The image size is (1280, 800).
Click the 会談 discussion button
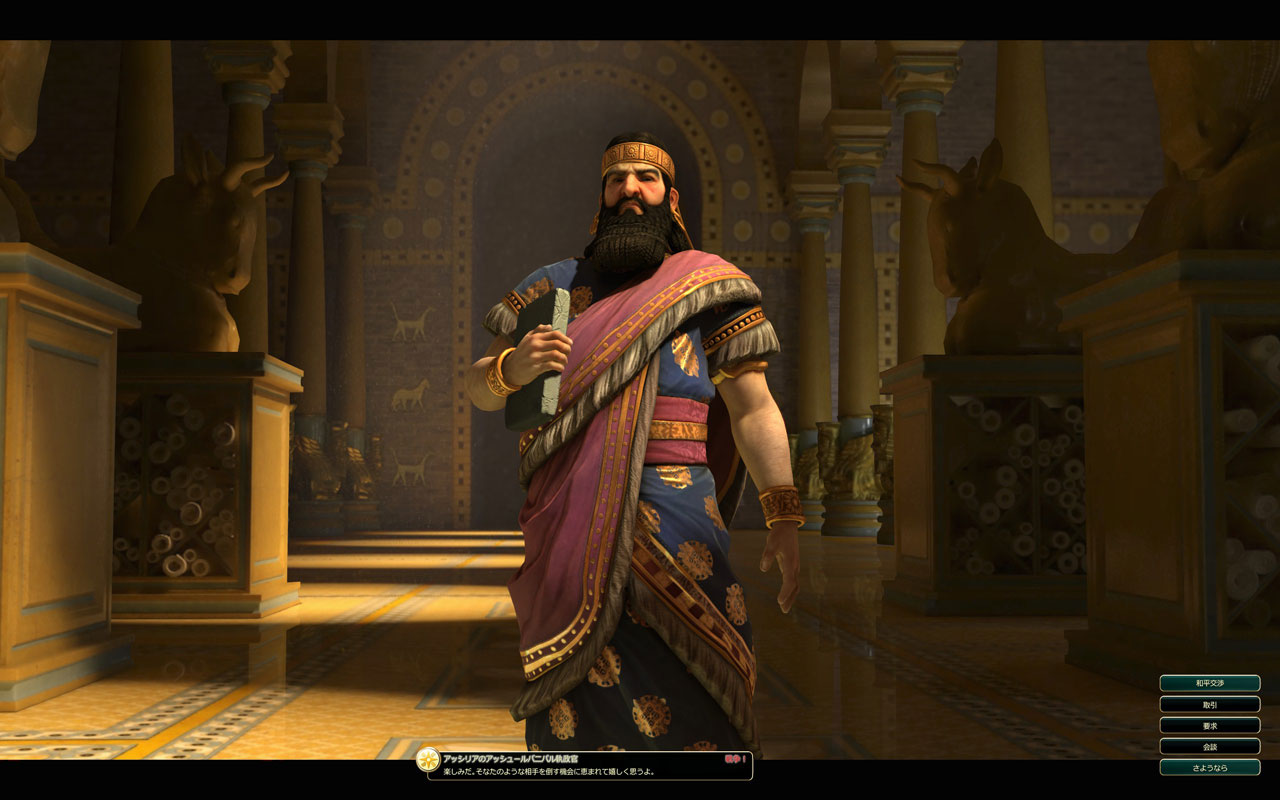[1209, 746]
